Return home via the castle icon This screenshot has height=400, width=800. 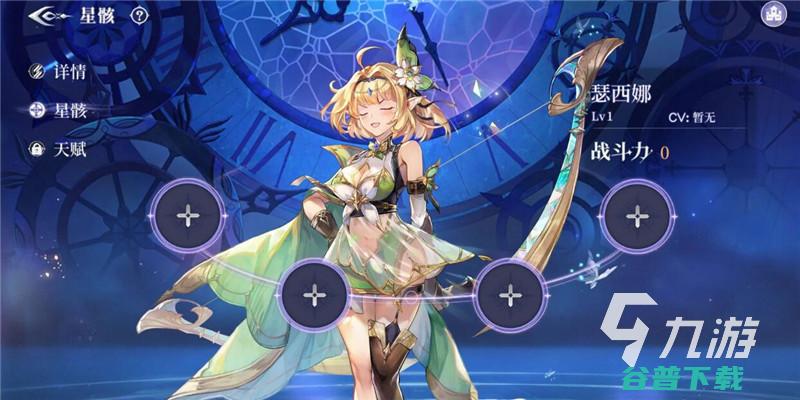(x=772, y=14)
